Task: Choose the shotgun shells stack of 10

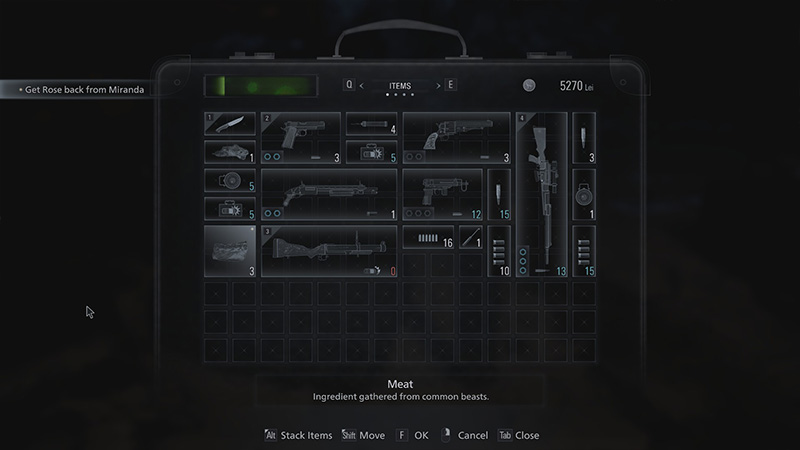Action: tap(499, 251)
